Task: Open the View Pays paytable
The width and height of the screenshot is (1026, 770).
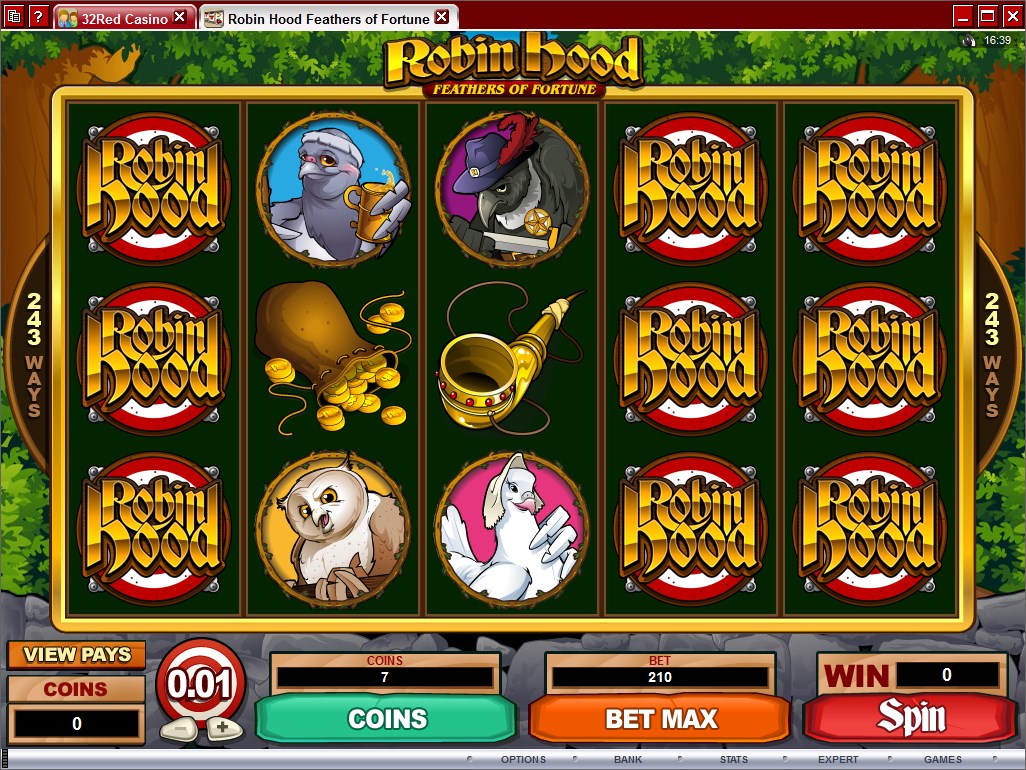Action: (x=77, y=655)
